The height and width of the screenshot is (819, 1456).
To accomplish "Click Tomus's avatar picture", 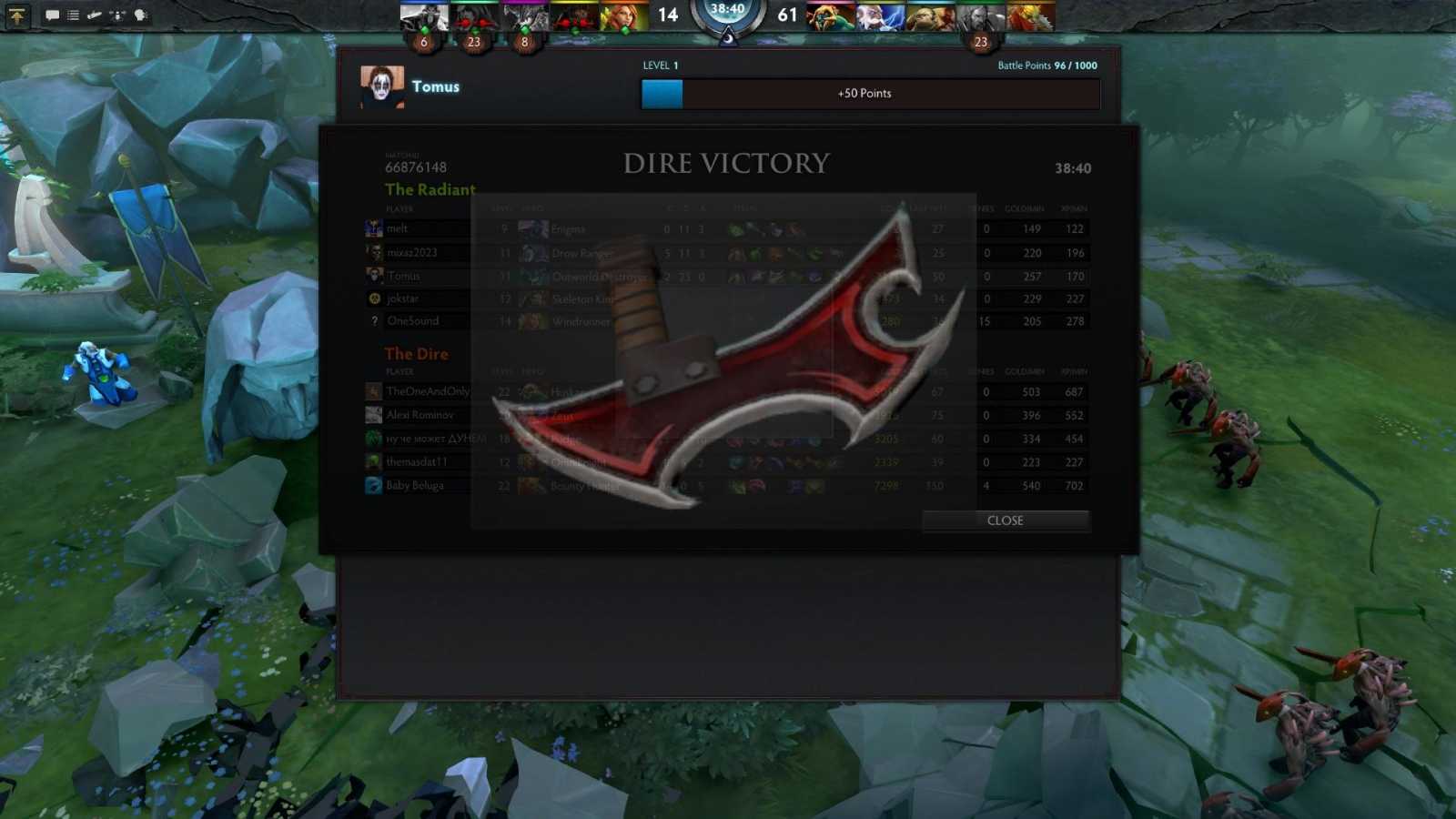I will click(384, 86).
